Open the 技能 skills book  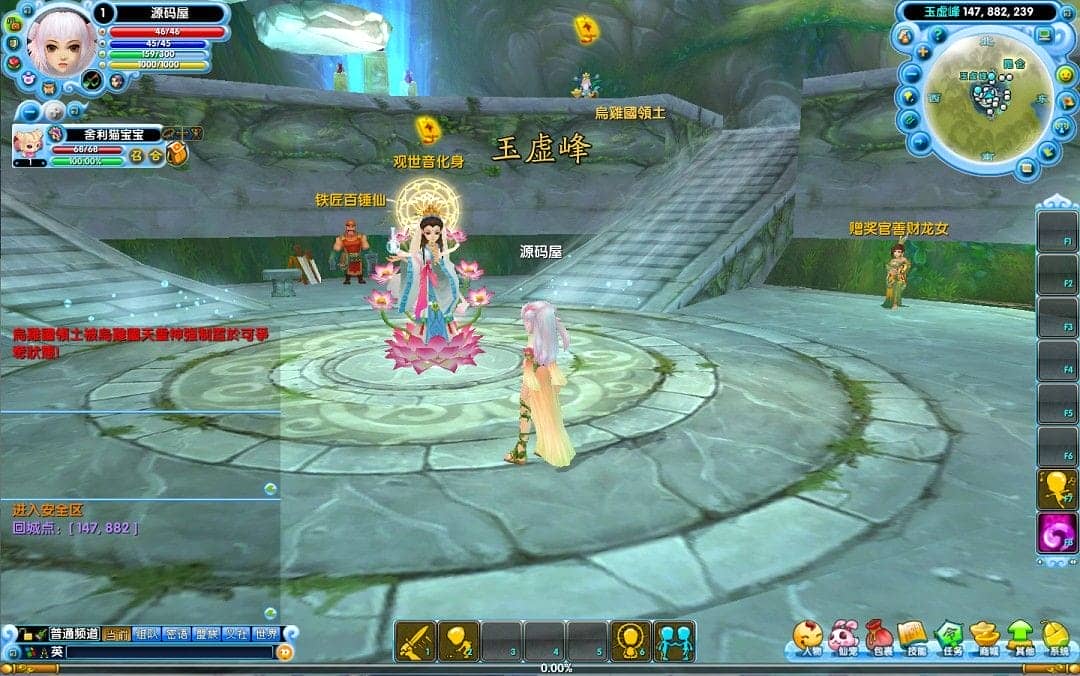(912, 637)
